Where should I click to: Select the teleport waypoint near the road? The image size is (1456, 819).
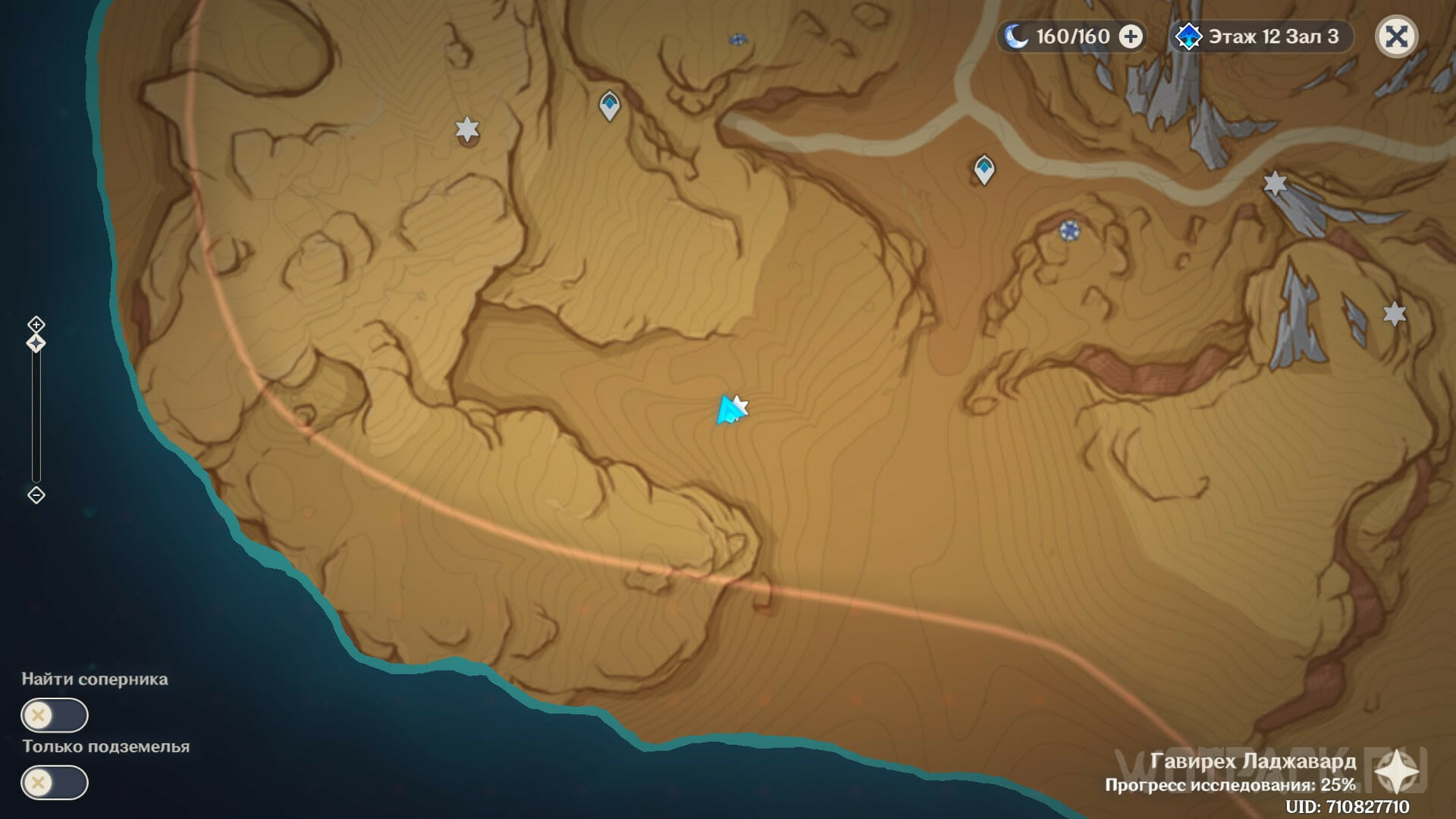pos(984,169)
